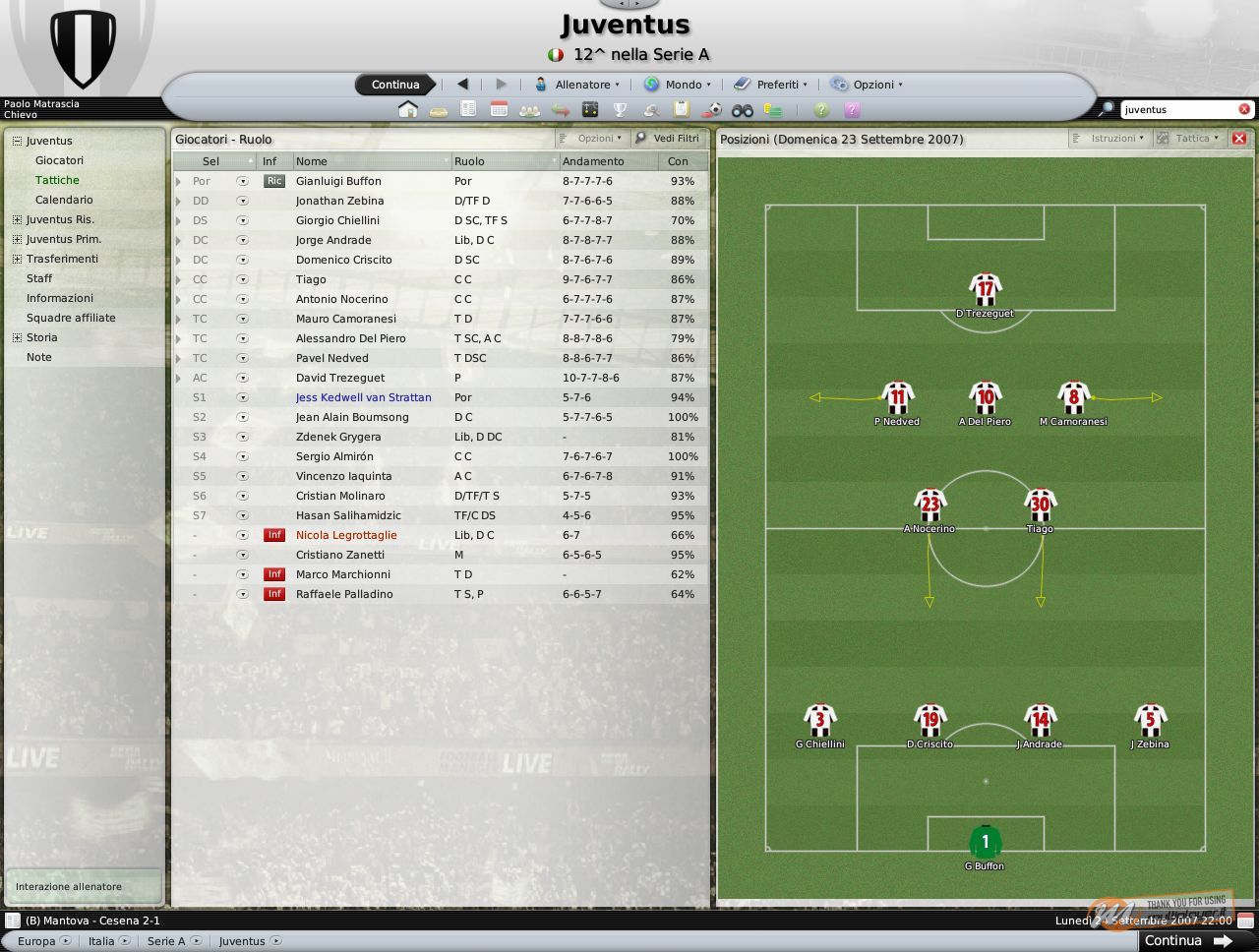Click the binoculars scouting icon
The width and height of the screenshot is (1259, 952).
click(742, 110)
